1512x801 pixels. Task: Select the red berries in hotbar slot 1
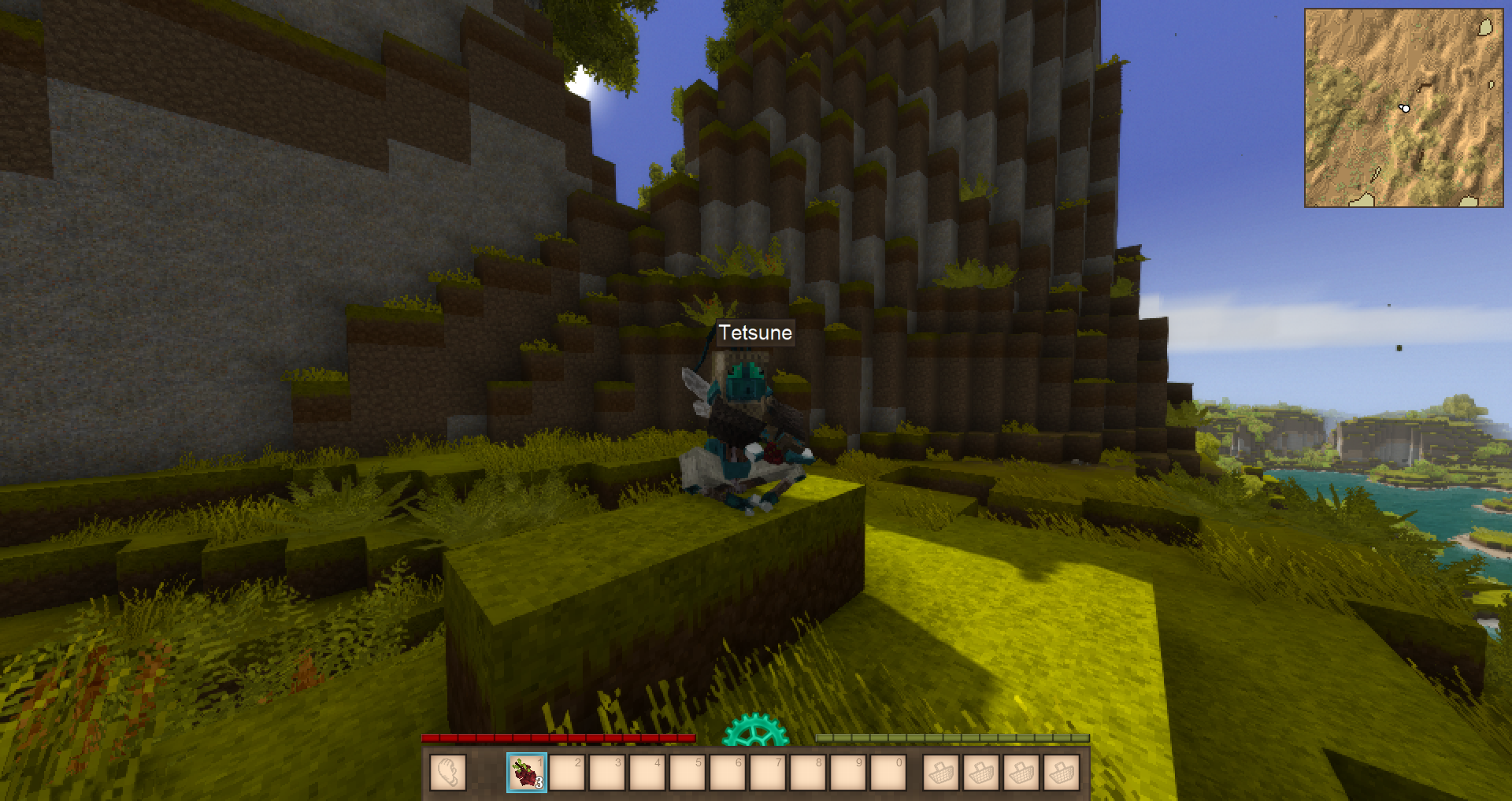pyautogui.click(x=527, y=773)
